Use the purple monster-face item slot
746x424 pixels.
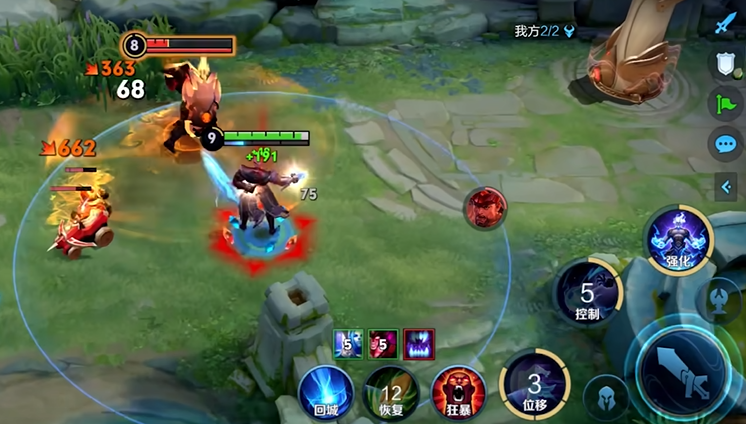tap(419, 344)
